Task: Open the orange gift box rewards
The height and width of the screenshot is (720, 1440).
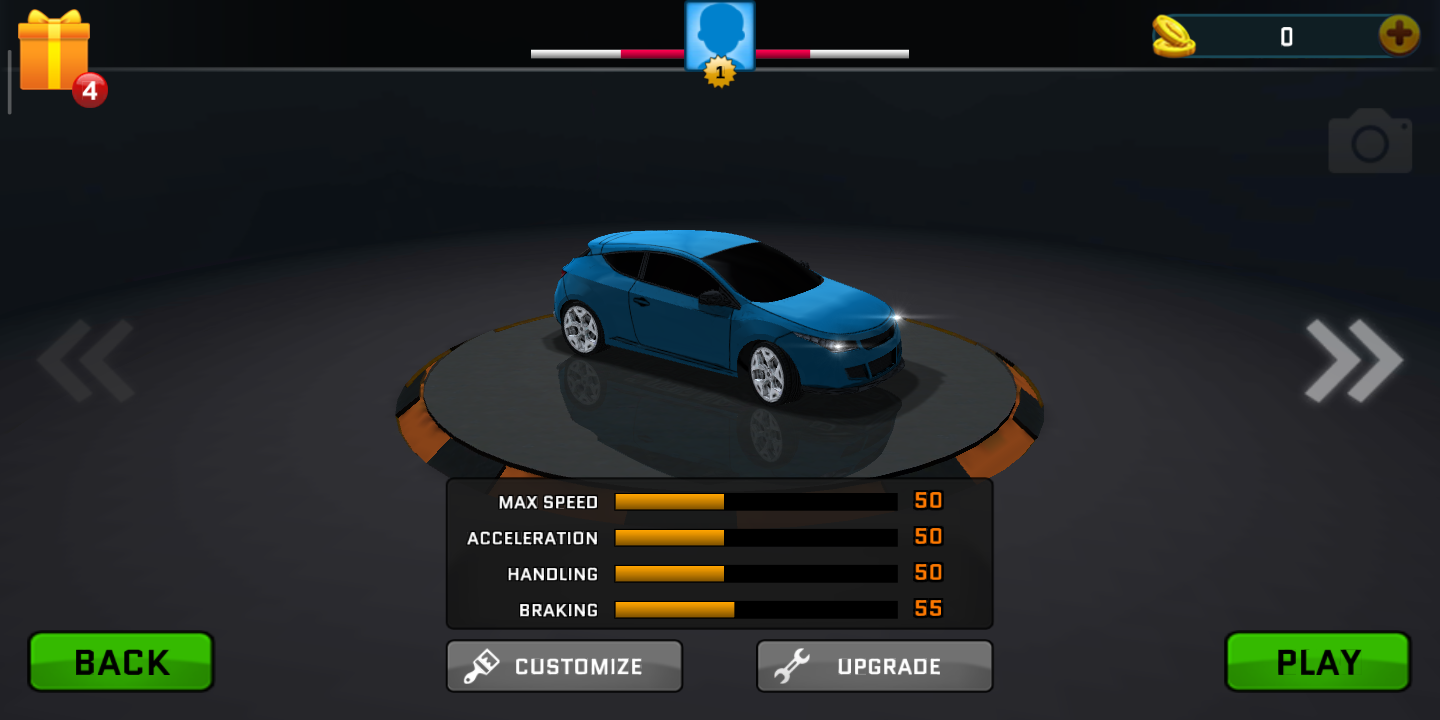Action: (x=55, y=52)
